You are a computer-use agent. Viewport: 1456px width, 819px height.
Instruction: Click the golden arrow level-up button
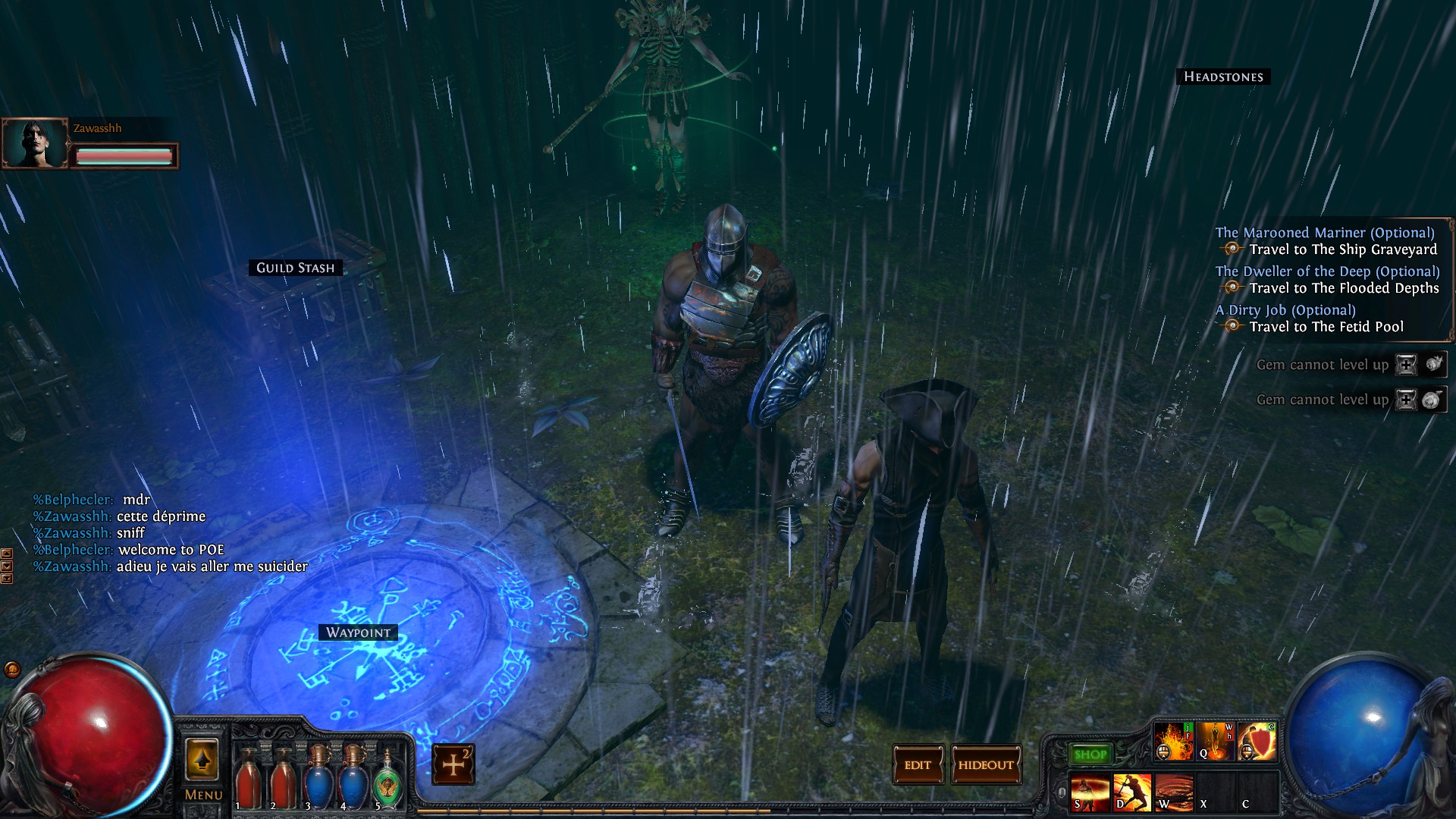202,760
